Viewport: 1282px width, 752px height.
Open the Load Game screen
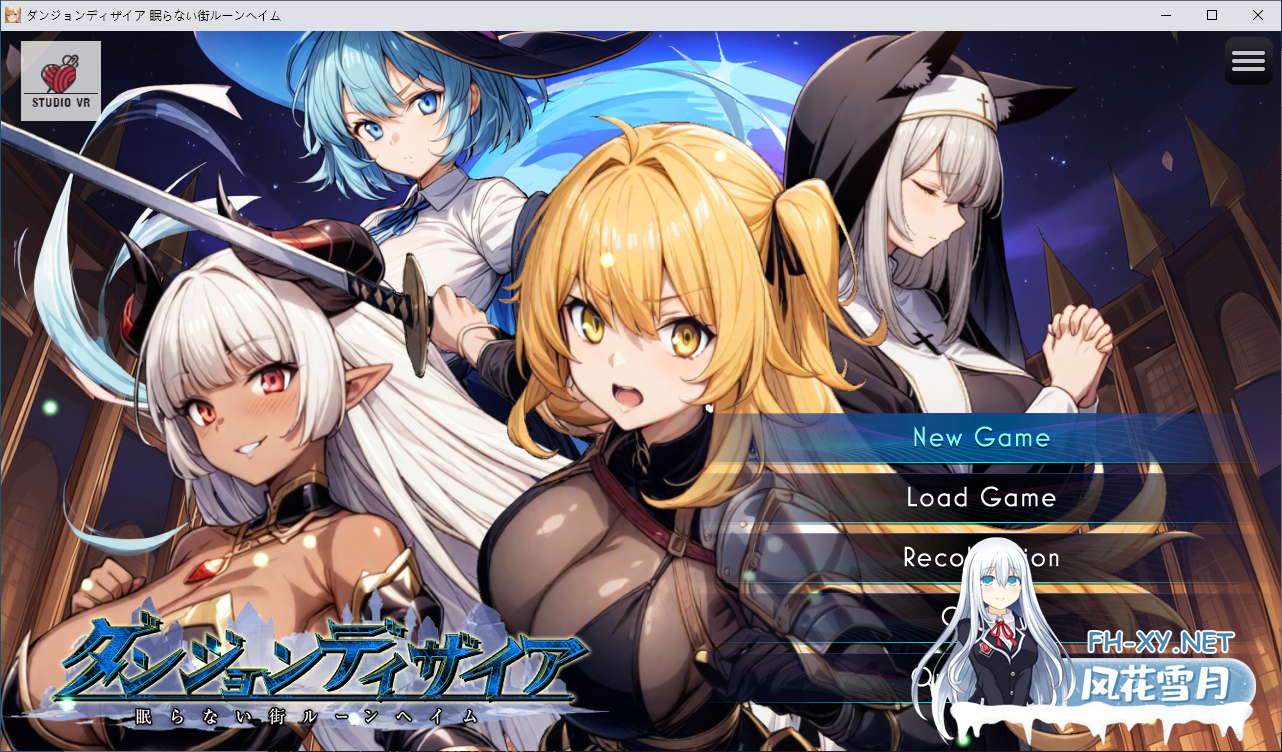[x=981, y=497]
